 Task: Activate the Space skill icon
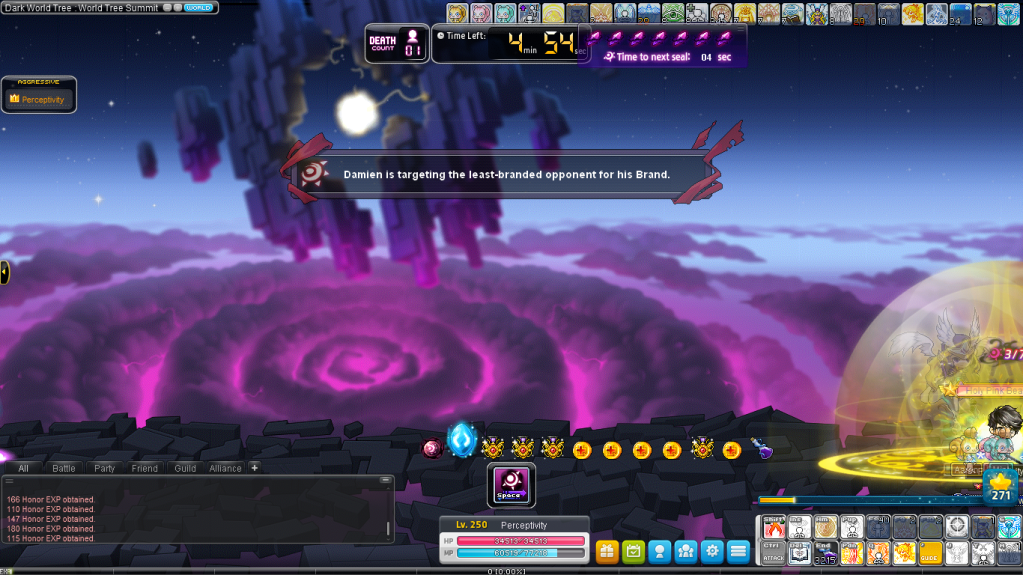click(511, 486)
